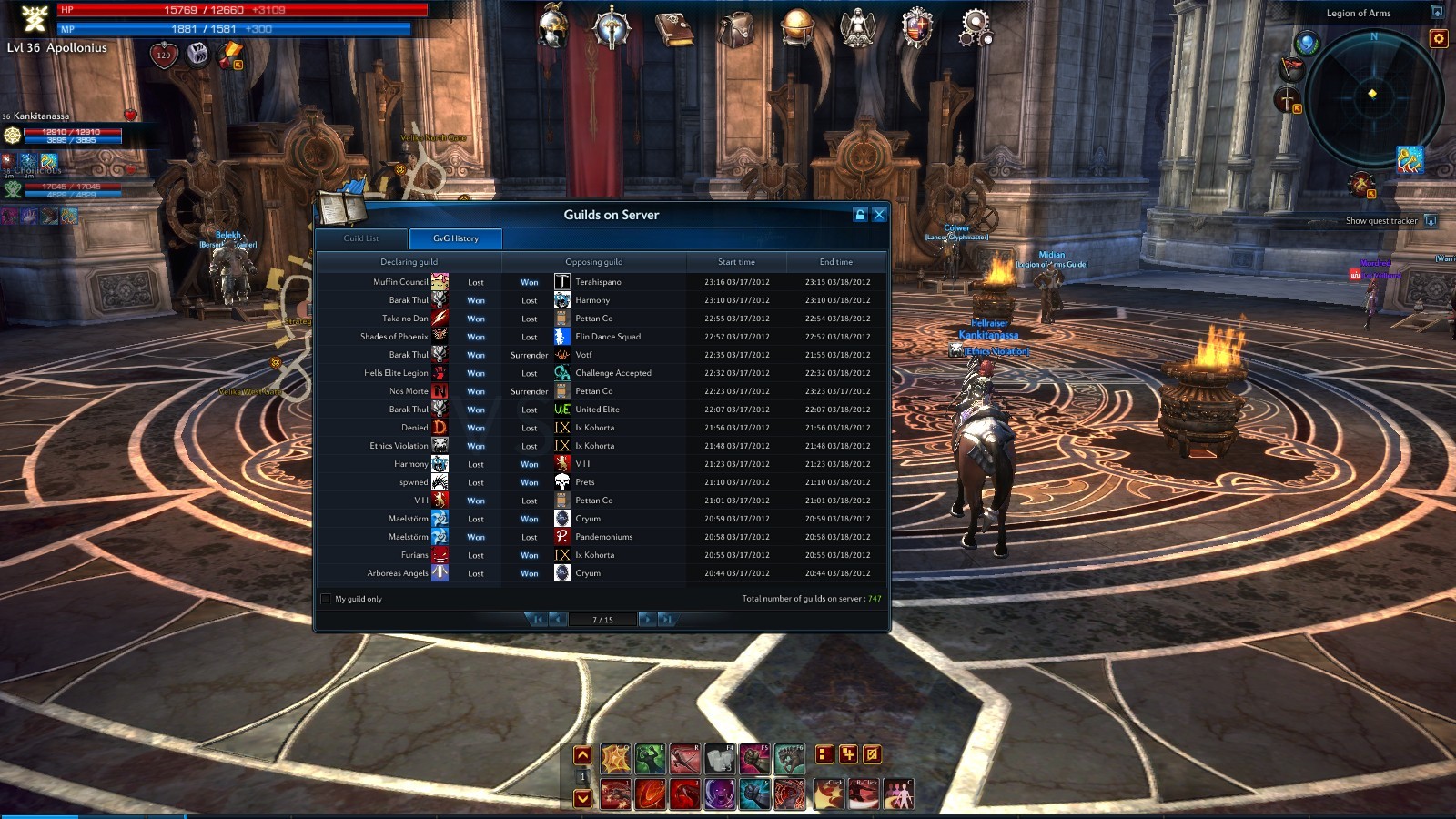Switch hotbar page with the up arrow
Viewport: 1456px width, 819px height.
tap(582, 755)
